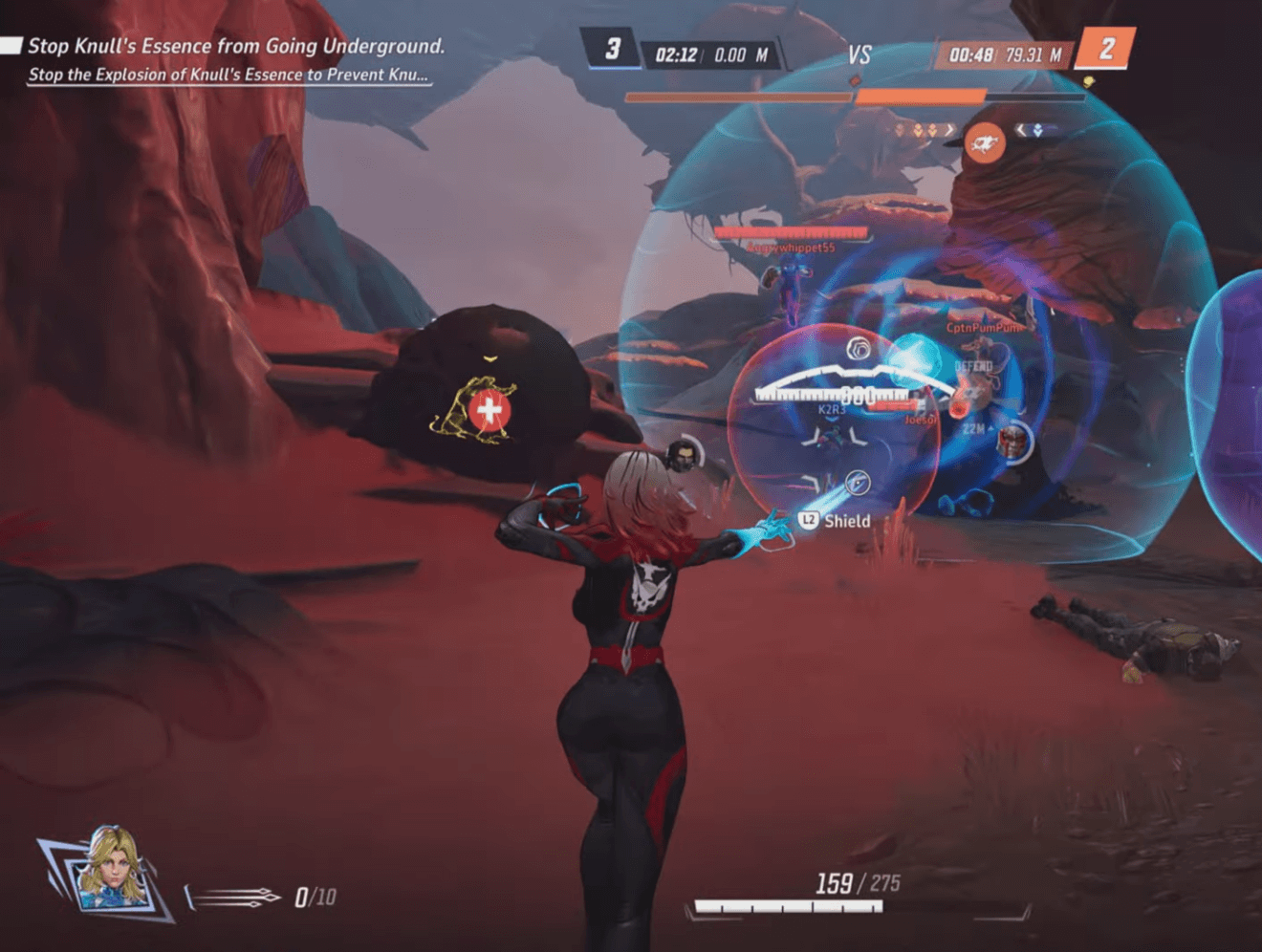The width and height of the screenshot is (1262, 952).
Task: Click the orange convoy objective icon
Action: pos(983,144)
